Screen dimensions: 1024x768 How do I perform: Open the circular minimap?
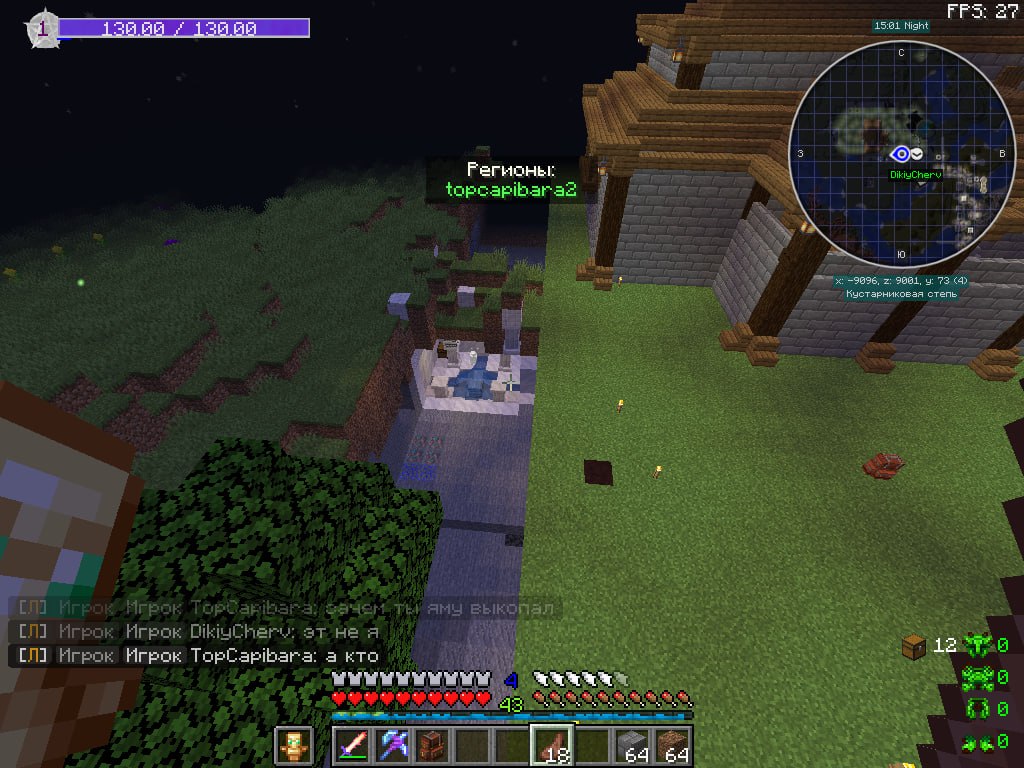pos(898,154)
